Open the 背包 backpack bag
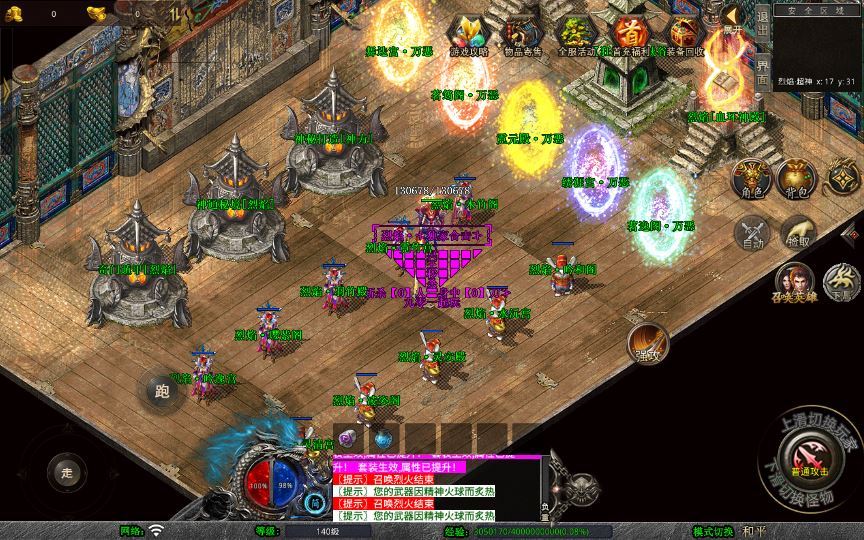Viewport: 864px width, 540px height. pos(796,178)
